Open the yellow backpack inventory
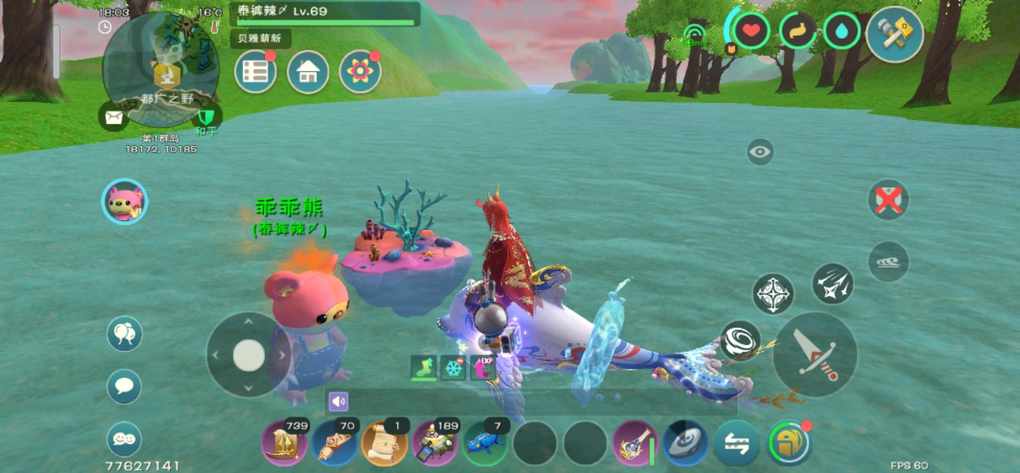Screen dimensions: 1020x473 tap(789, 443)
